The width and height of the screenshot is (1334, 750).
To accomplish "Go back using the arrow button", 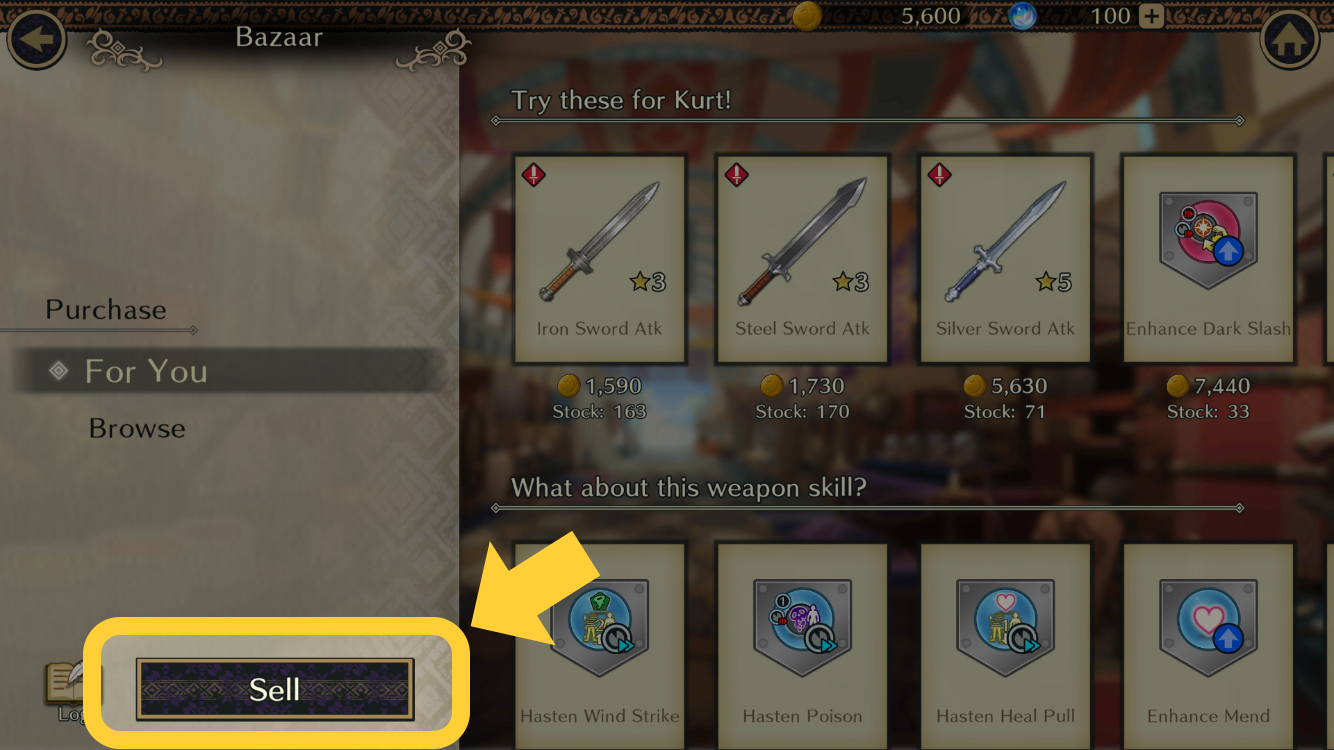I will [x=37, y=40].
